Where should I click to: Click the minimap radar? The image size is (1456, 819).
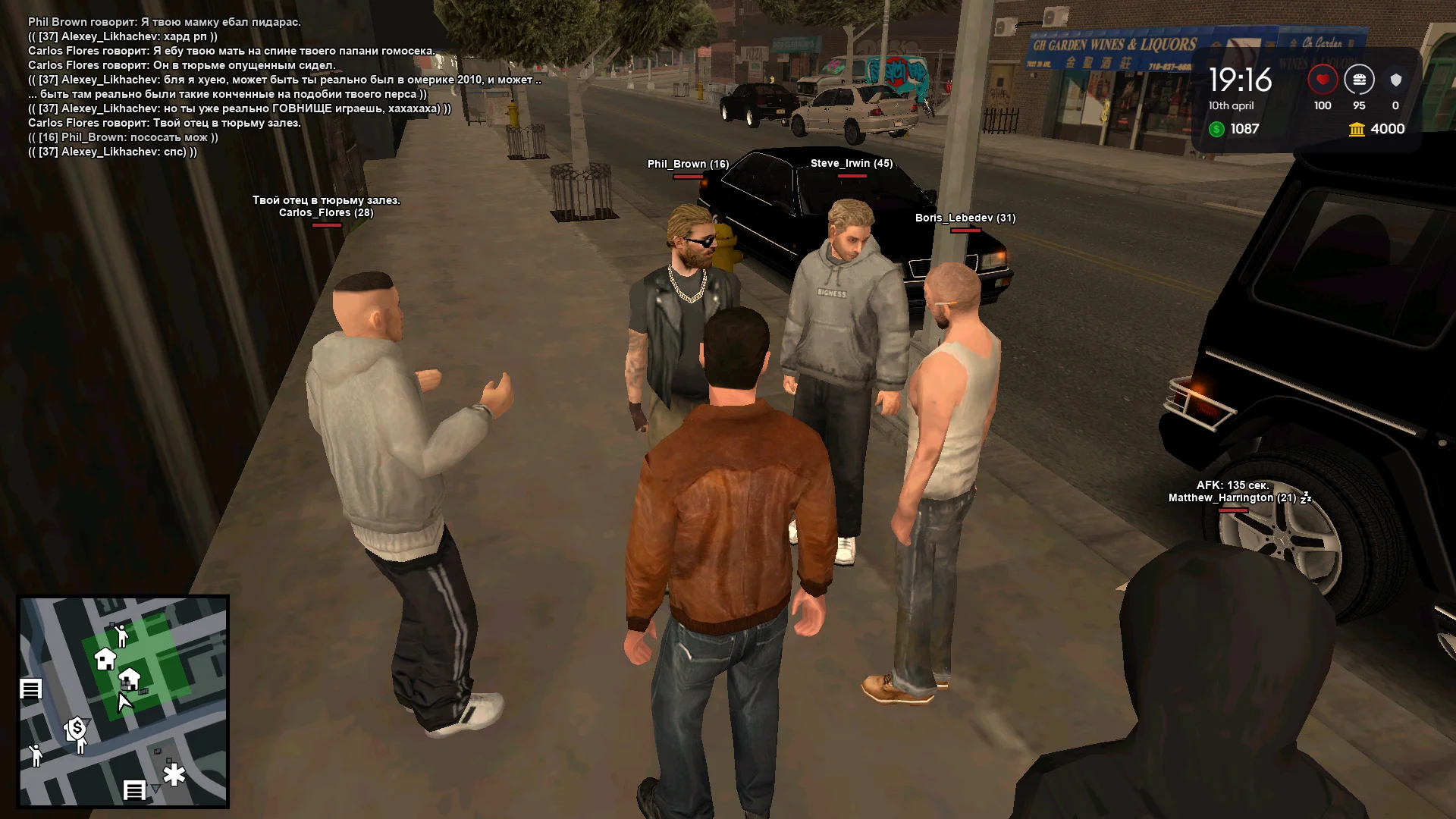tap(124, 701)
